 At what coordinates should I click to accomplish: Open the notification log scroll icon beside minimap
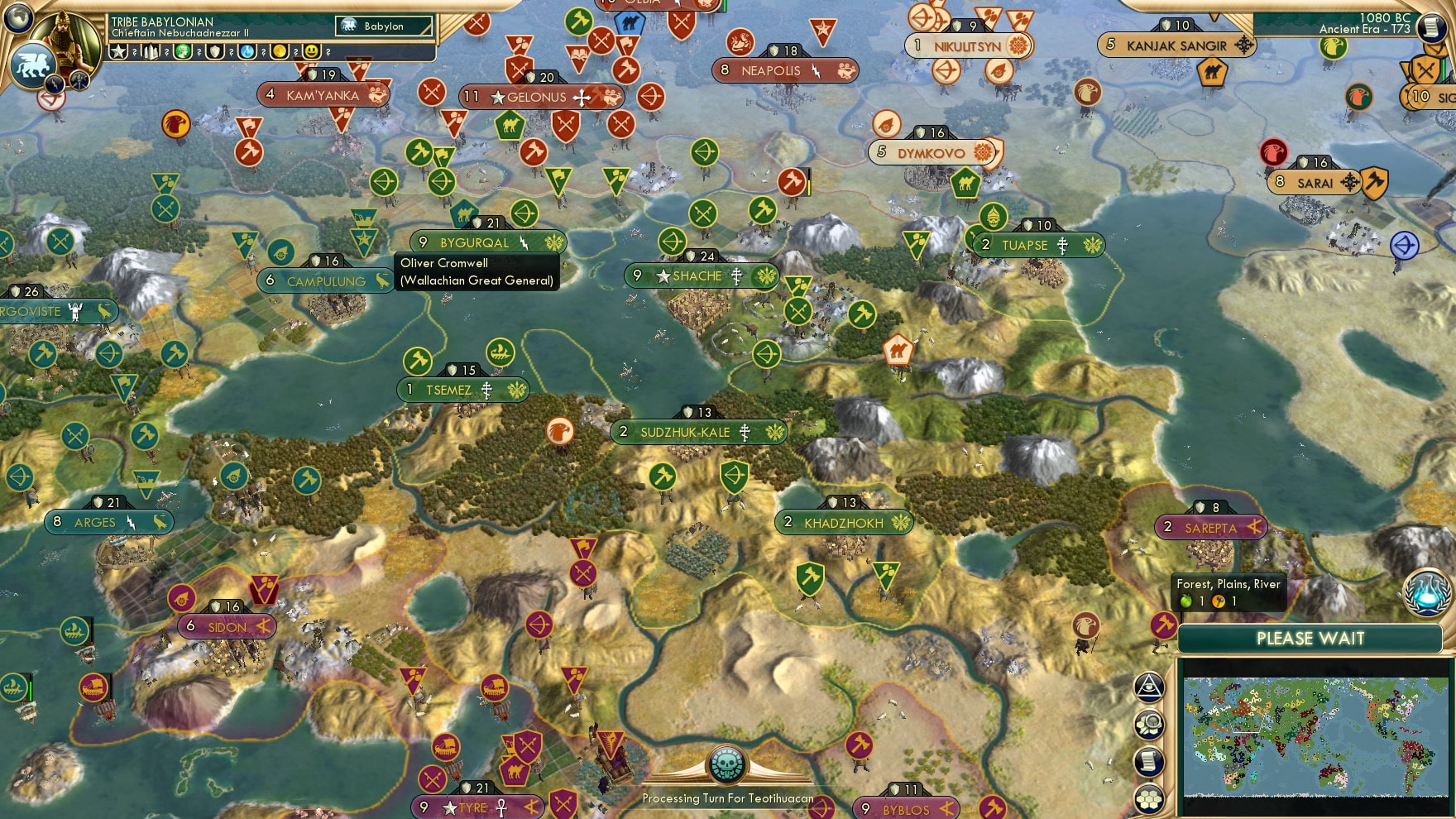tap(1150, 759)
